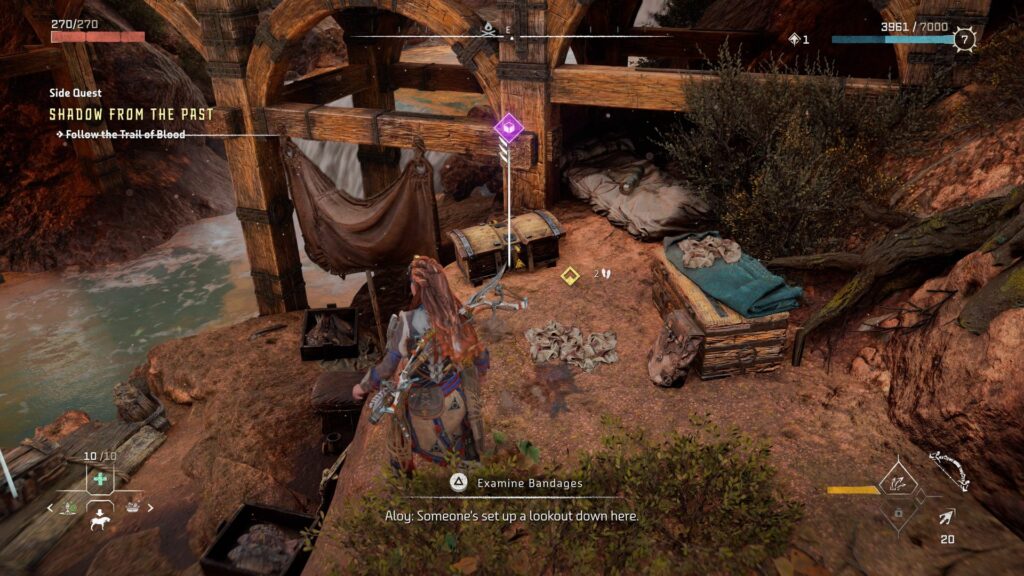Screen dimensions: 1024x576
Task: Choose the rock pile tool item
Action: point(132,508)
